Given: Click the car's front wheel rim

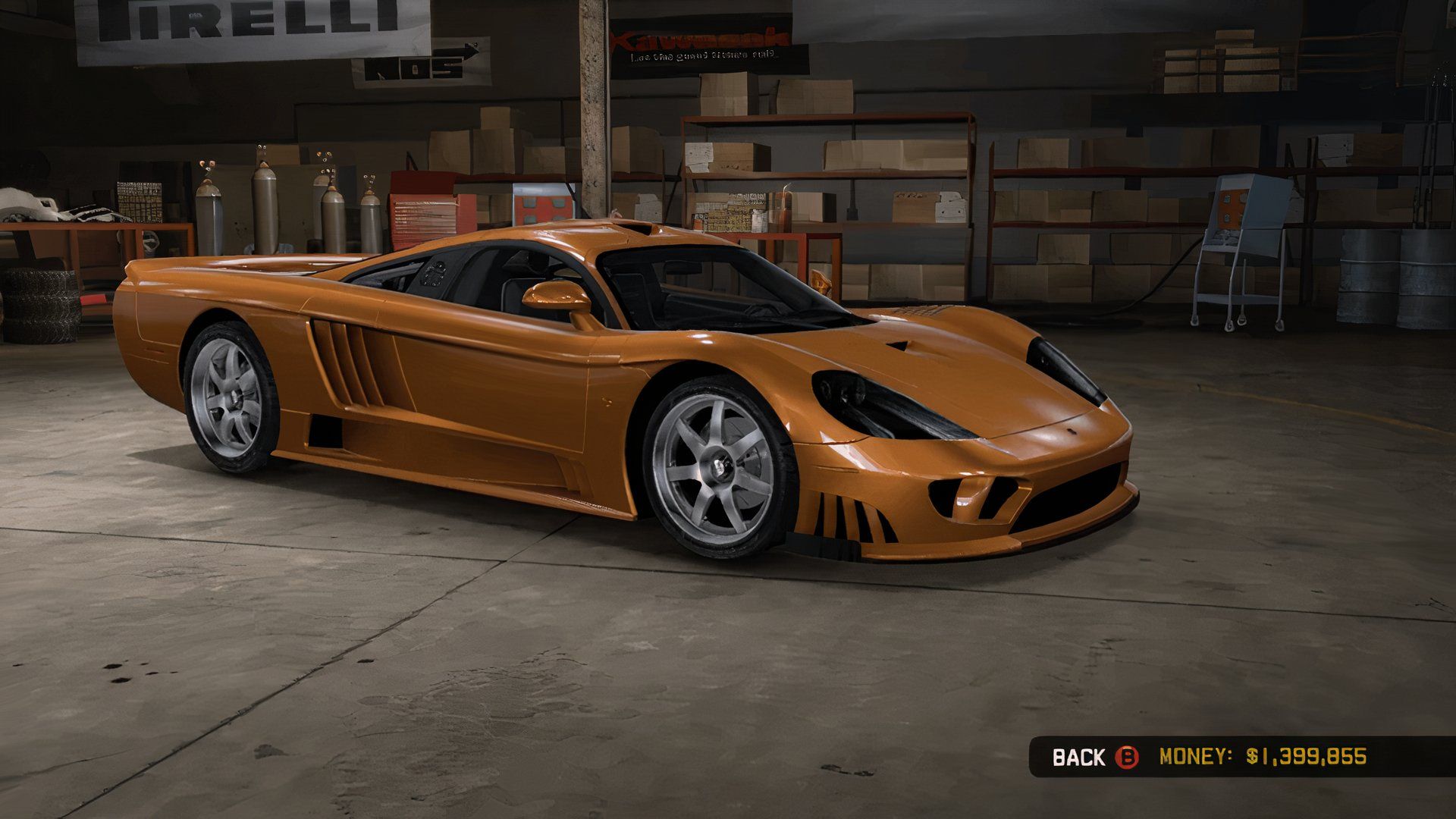Looking at the screenshot, I should click(x=720, y=466).
